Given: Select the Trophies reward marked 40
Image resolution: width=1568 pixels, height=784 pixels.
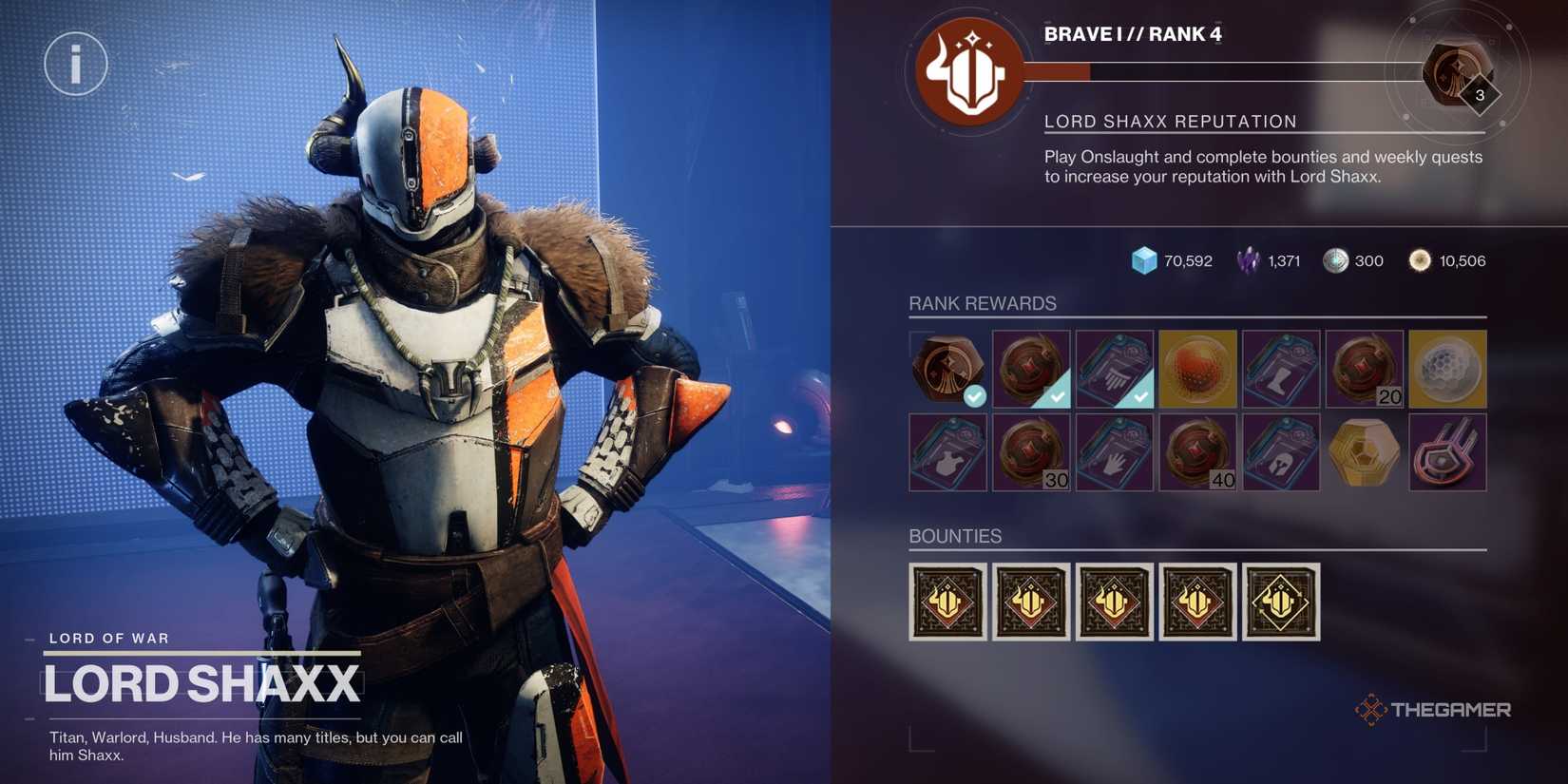Looking at the screenshot, I should tap(1197, 451).
